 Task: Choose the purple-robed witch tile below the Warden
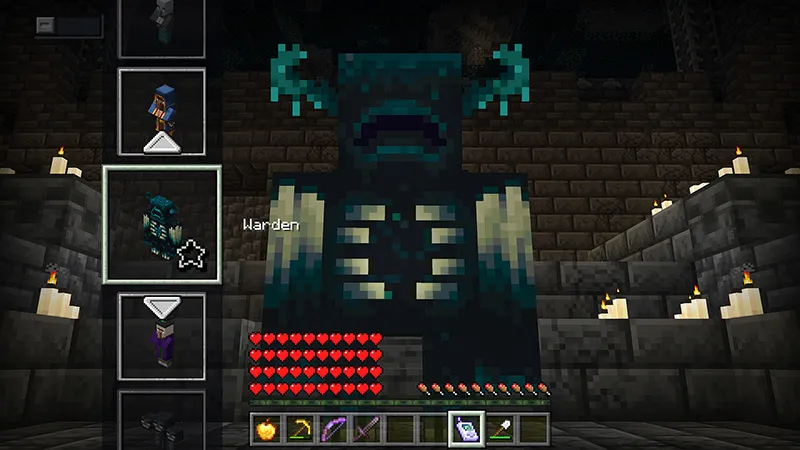[x=161, y=338]
